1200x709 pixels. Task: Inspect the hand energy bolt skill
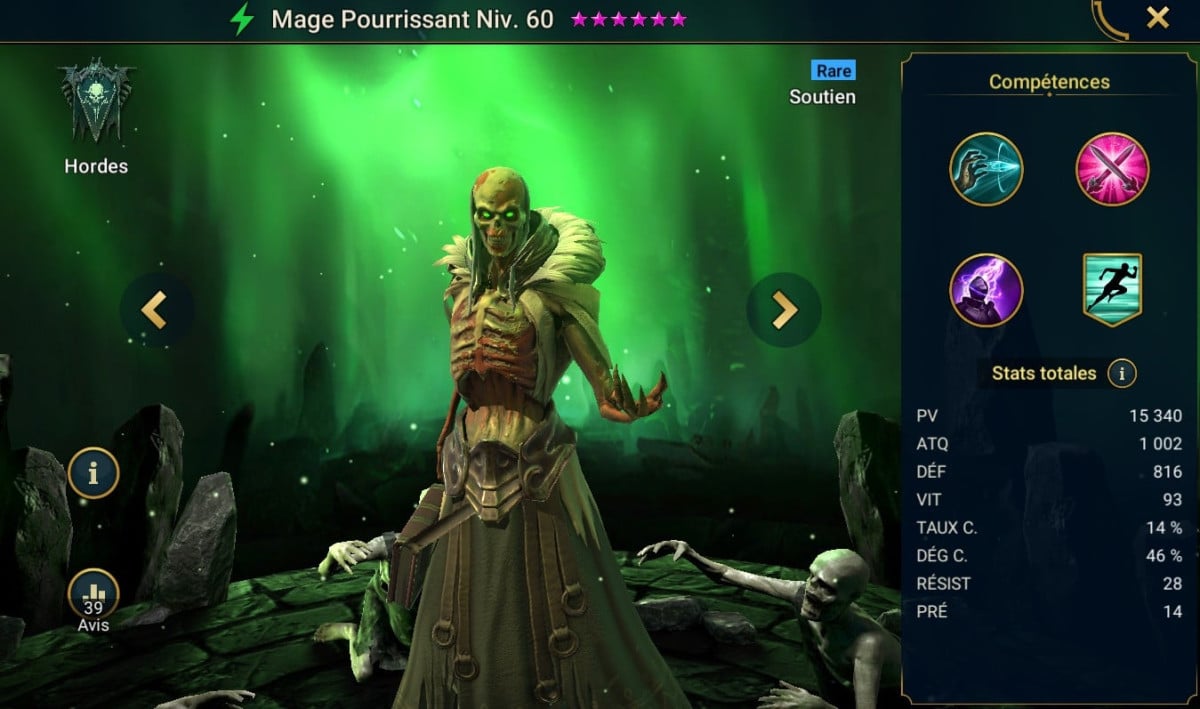[986, 169]
